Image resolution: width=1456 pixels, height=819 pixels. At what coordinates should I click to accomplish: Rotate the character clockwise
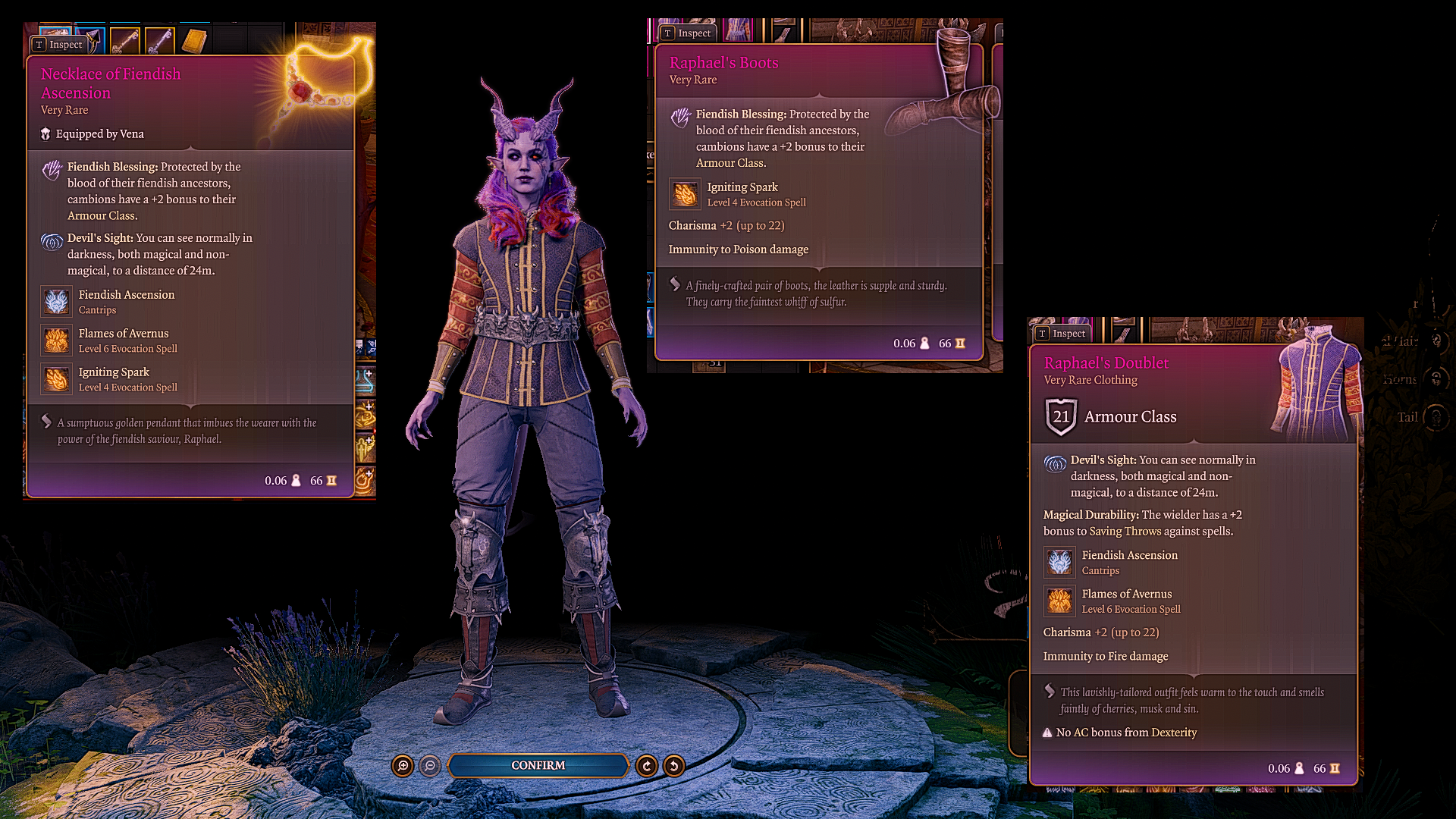click(647, 766)
